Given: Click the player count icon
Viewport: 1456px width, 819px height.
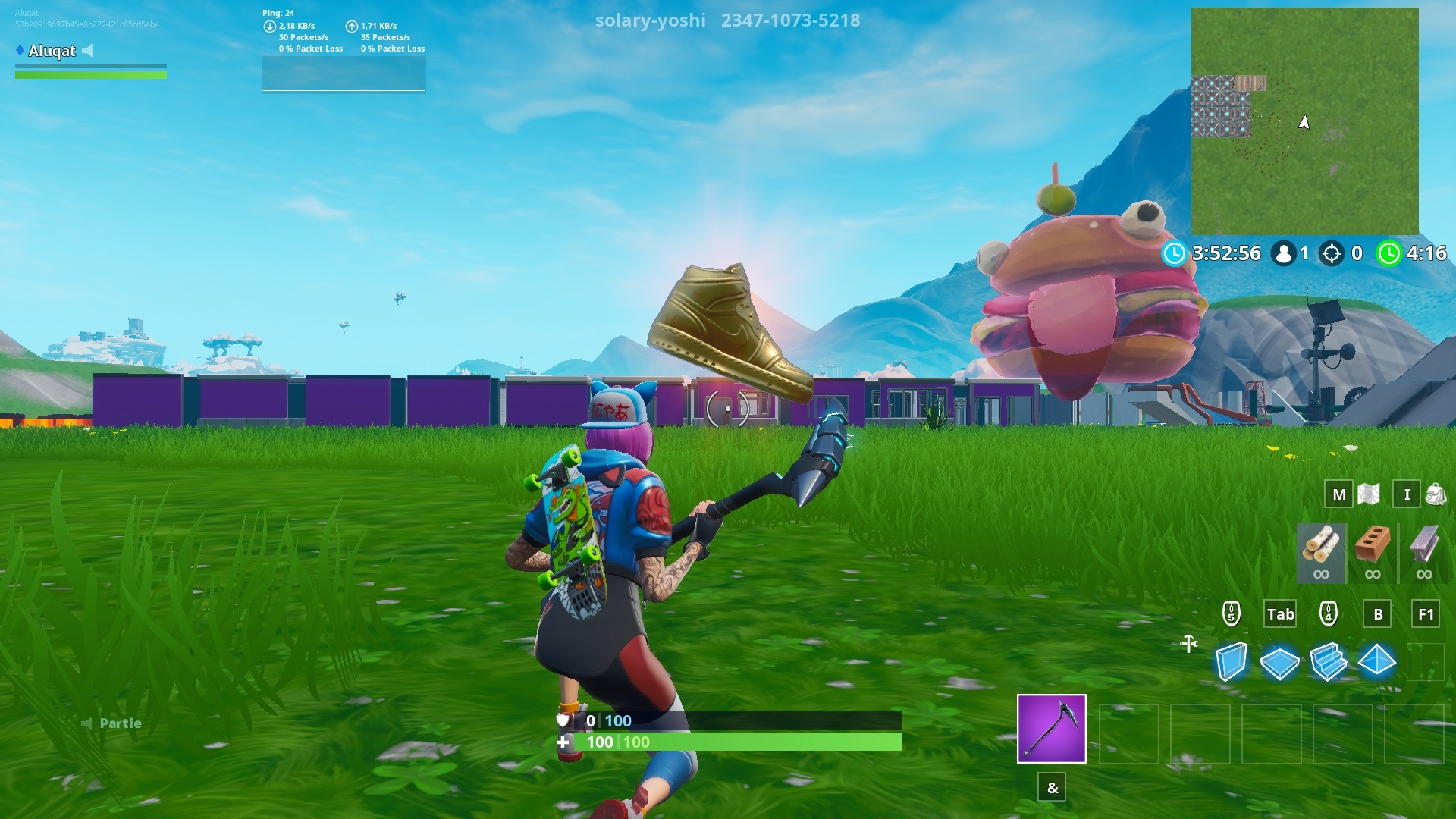Looking at the screenshot, I should [x=1285, y=254].
